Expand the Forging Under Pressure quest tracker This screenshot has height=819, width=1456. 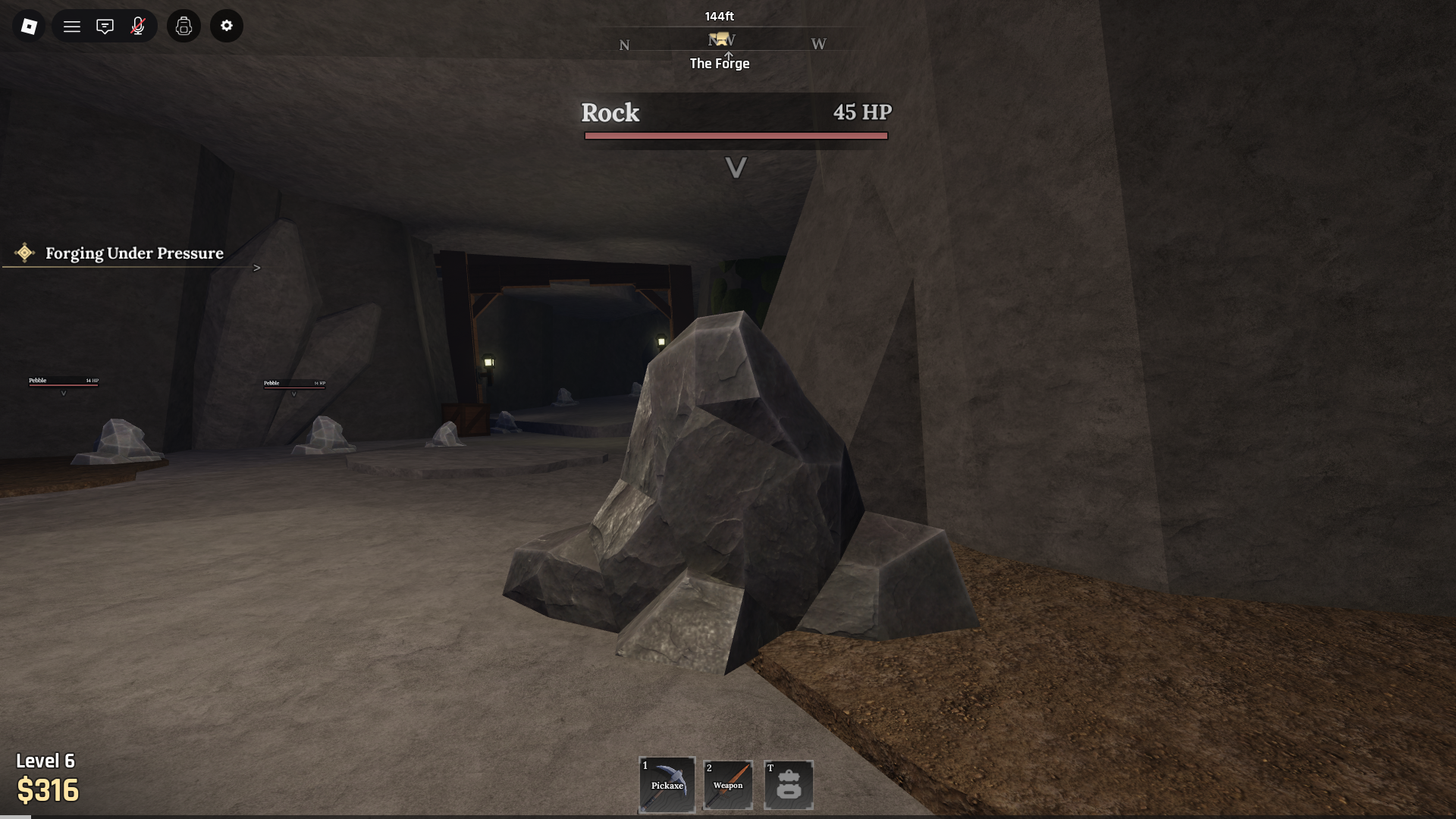(258, 267)
